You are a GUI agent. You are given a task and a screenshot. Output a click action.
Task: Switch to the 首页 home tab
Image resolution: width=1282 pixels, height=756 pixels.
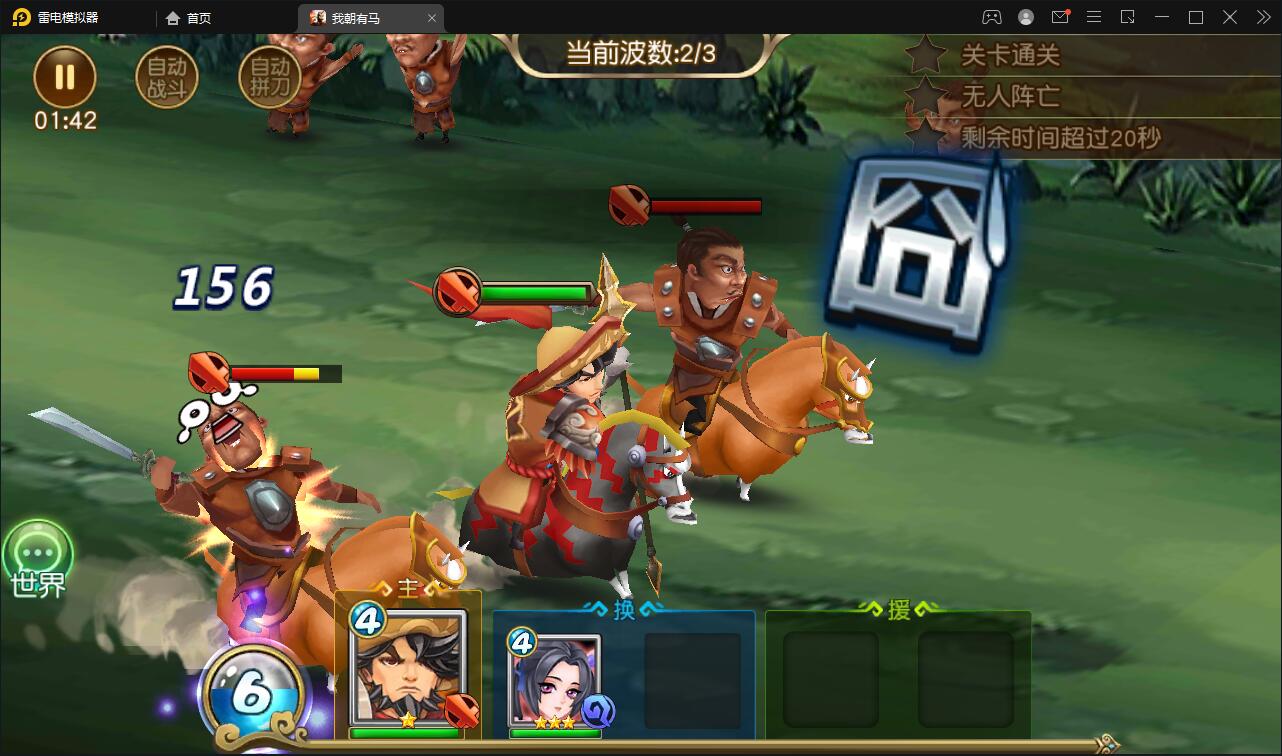[x=189, y=18]
